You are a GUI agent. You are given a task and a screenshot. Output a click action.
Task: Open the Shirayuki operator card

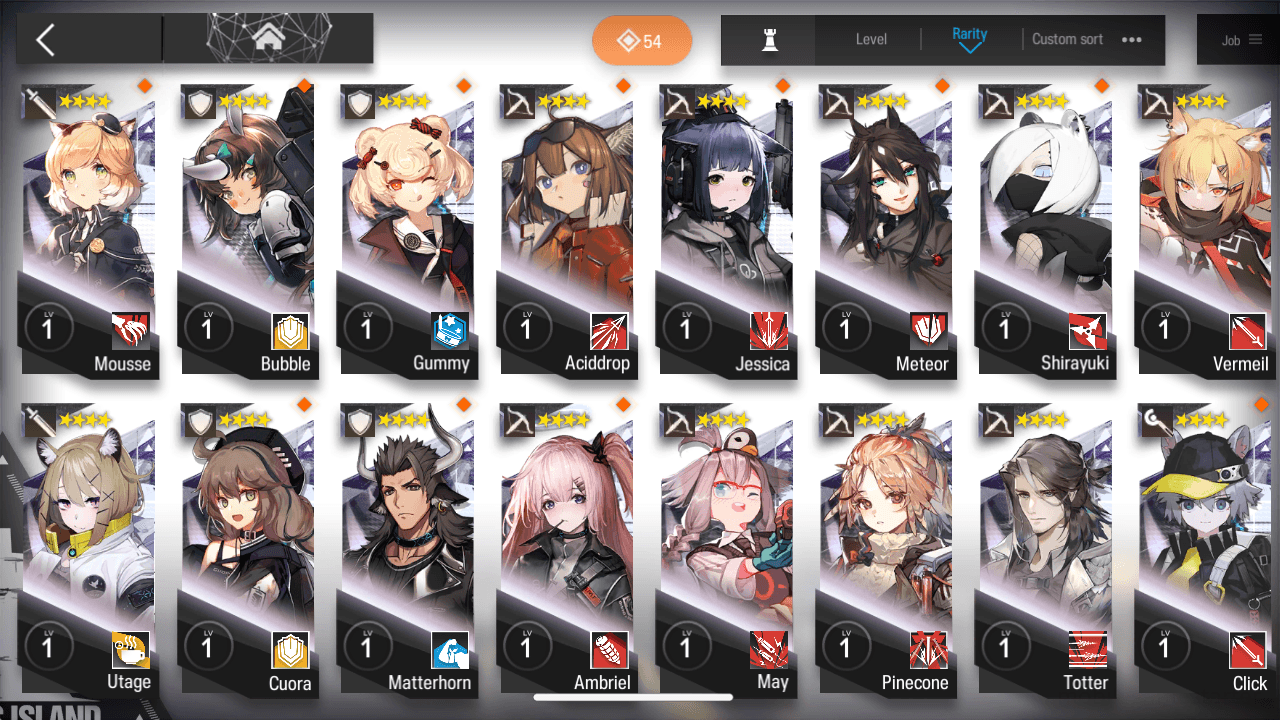click(1045, 230)
